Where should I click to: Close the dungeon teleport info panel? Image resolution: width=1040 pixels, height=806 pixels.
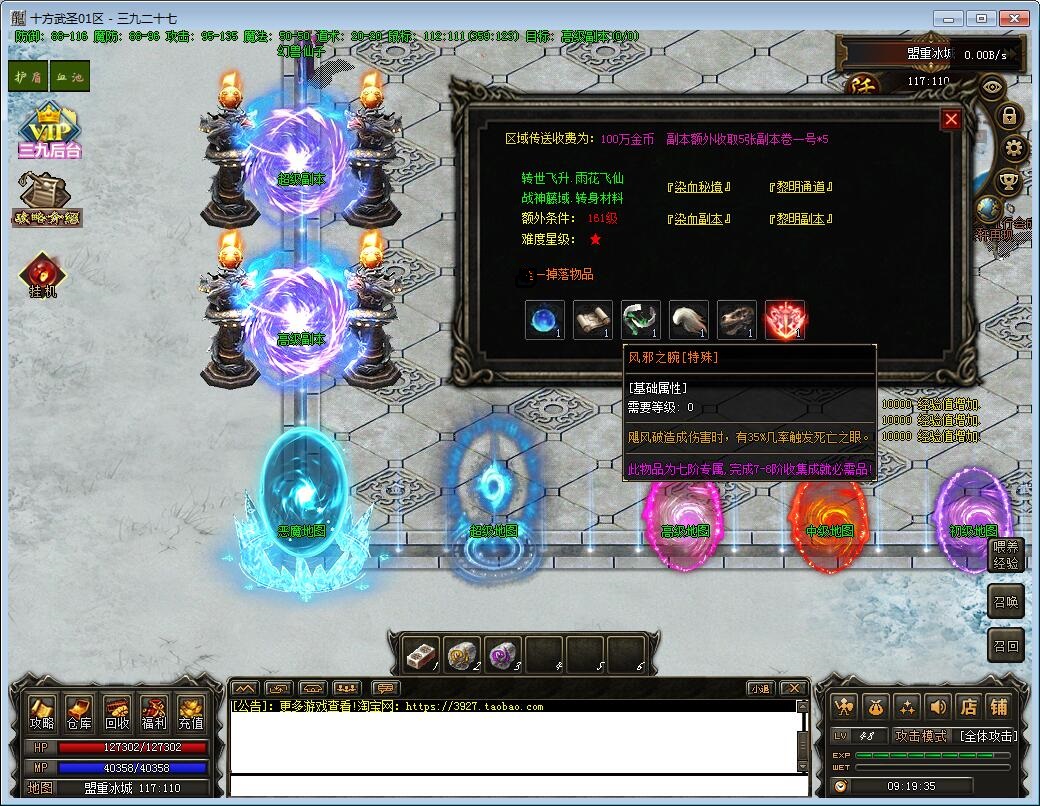(x=951, y=120)
